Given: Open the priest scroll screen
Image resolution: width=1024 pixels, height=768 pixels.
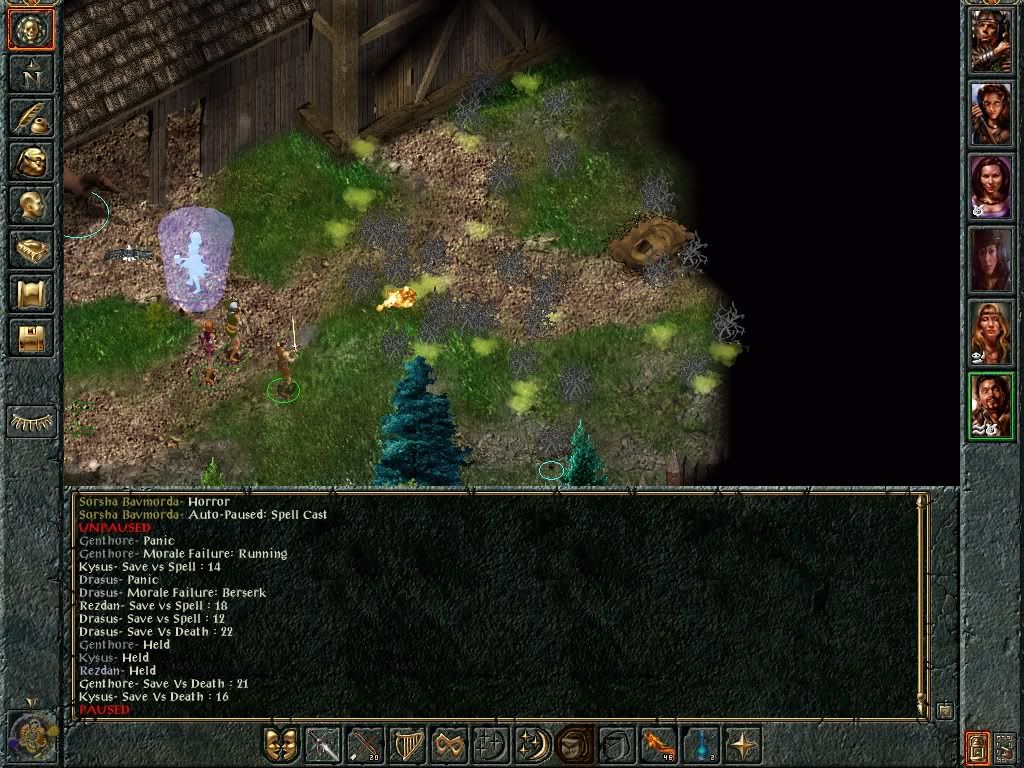Looking at the screenshot, I should pos(31,293).
